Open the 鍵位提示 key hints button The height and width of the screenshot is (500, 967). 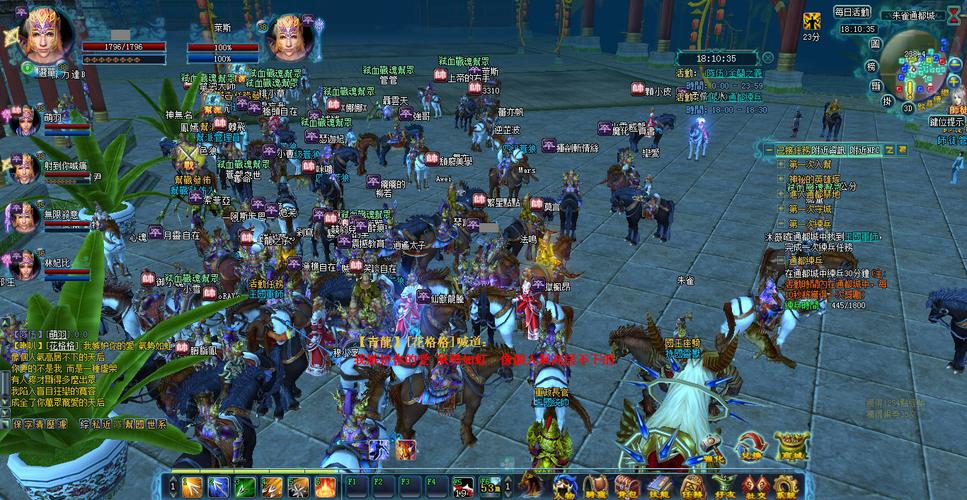click(x=946, y=121)
